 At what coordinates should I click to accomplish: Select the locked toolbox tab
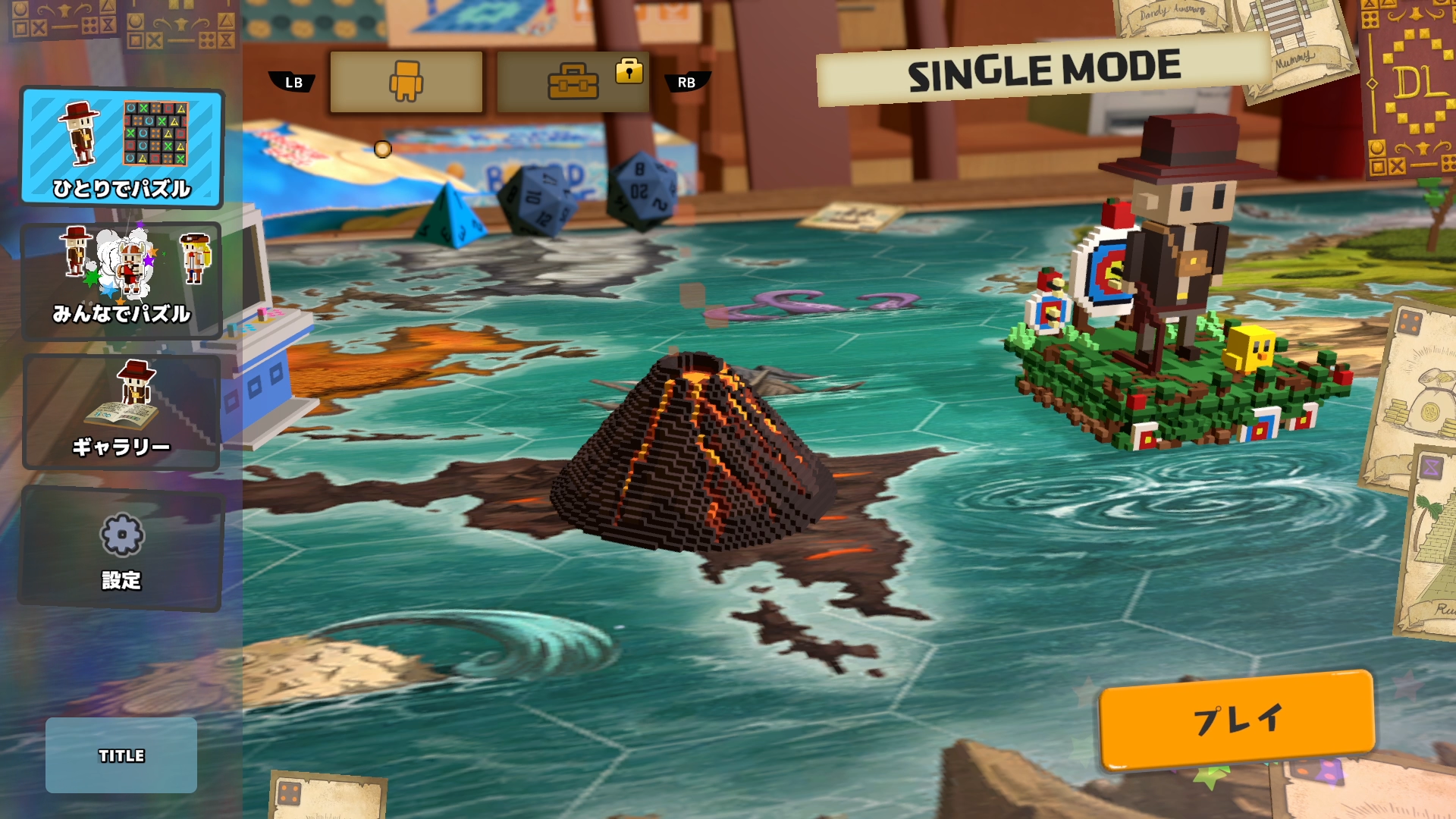point(573,82)
